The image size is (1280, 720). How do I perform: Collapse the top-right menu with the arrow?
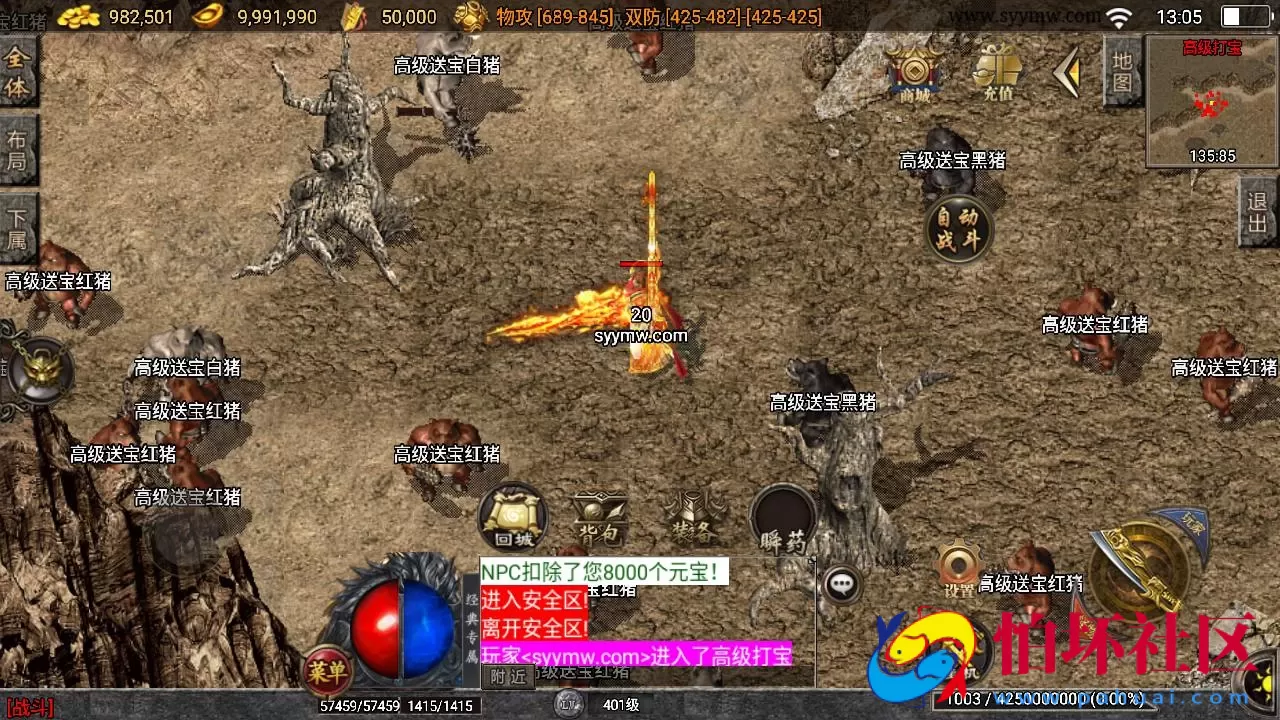point(1068,70)
